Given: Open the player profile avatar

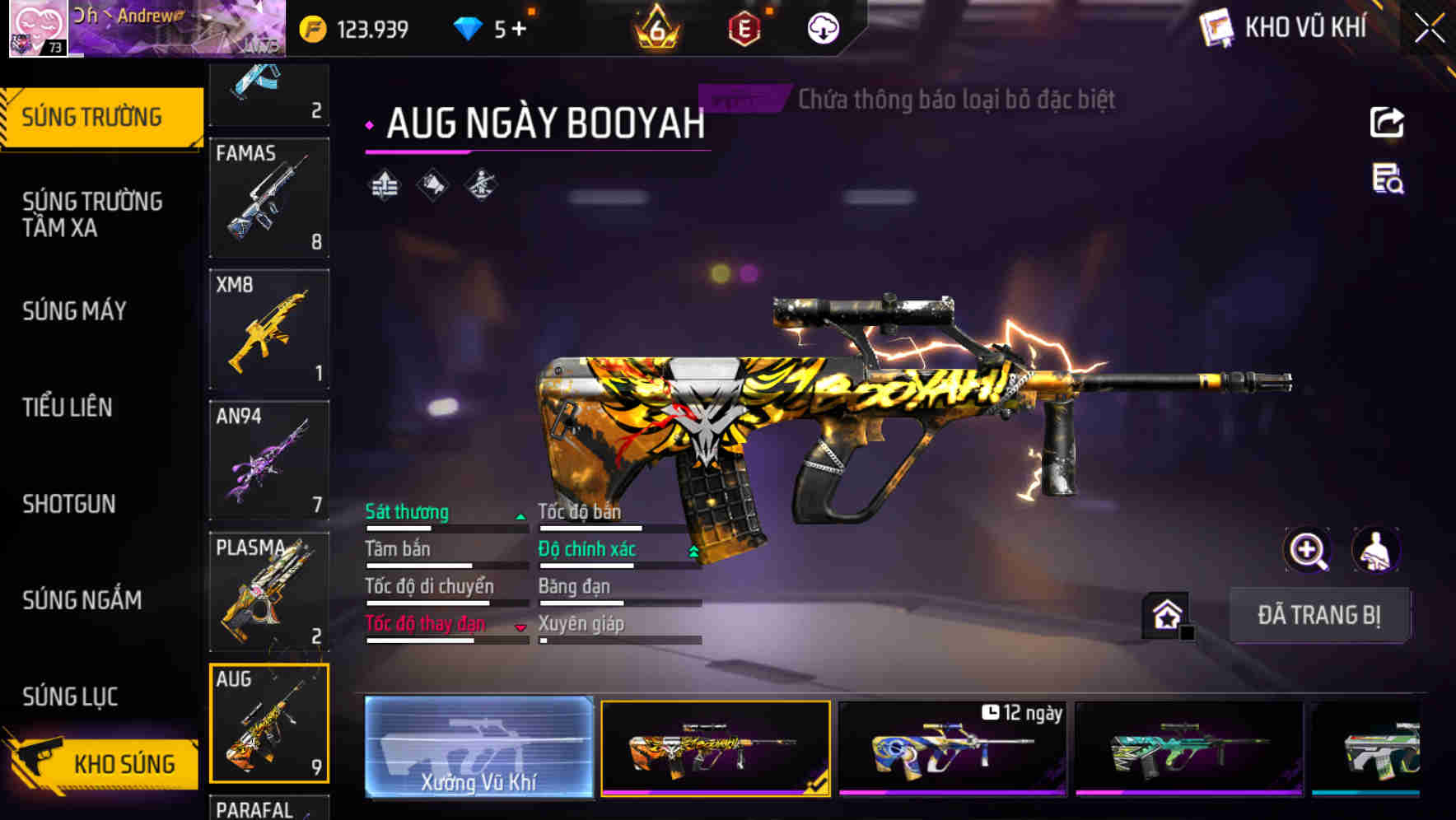Looking at the screenshot, I should coord(38,29).
